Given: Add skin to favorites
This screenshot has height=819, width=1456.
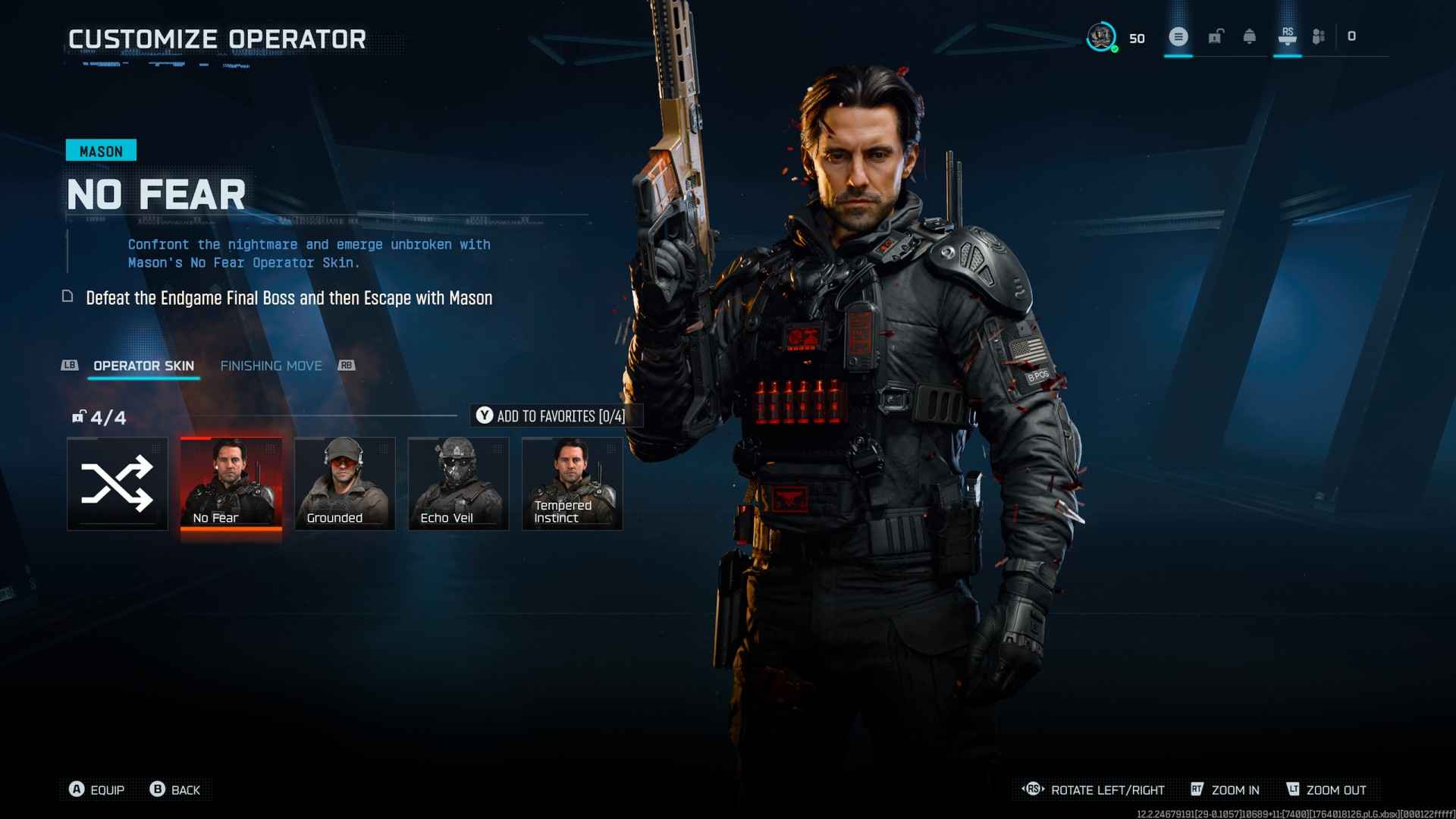Looking at the screenshot, I should (551, 416).
